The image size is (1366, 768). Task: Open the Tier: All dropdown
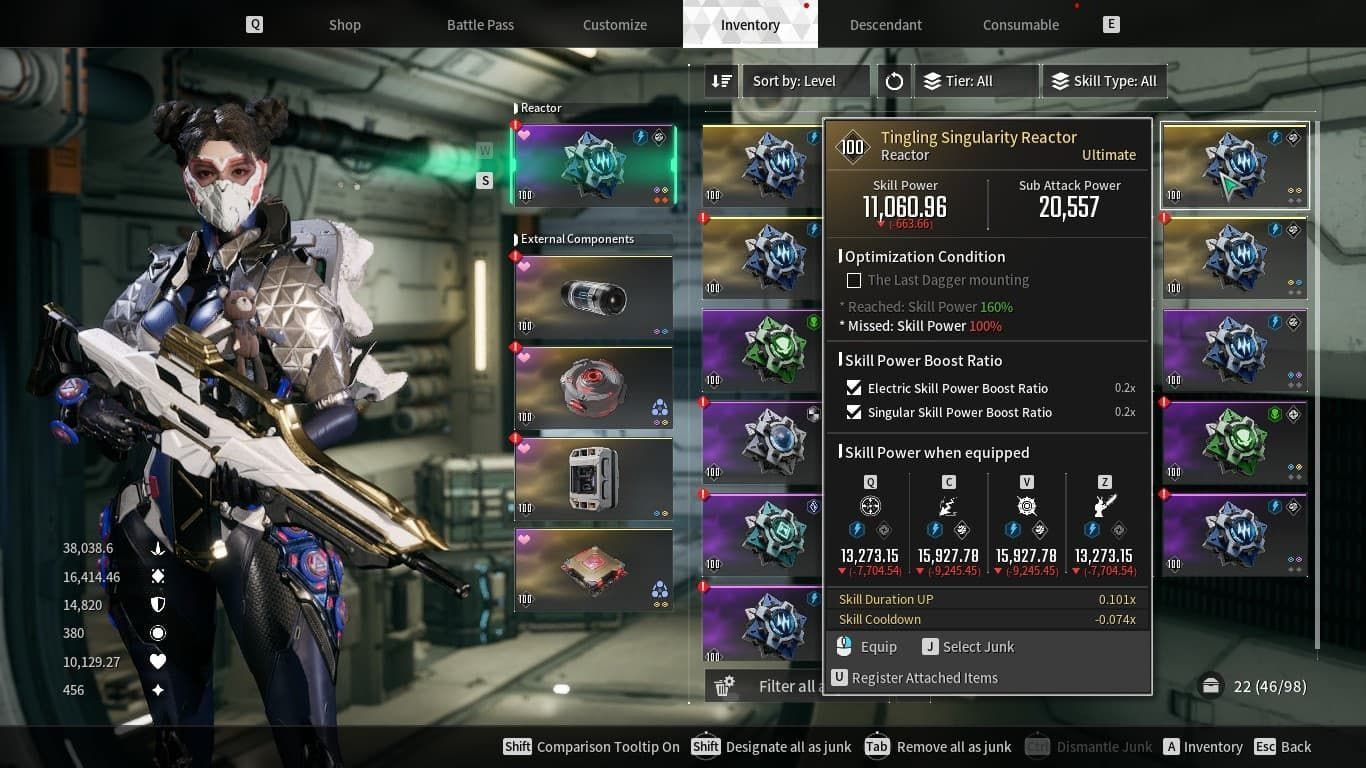976,81
